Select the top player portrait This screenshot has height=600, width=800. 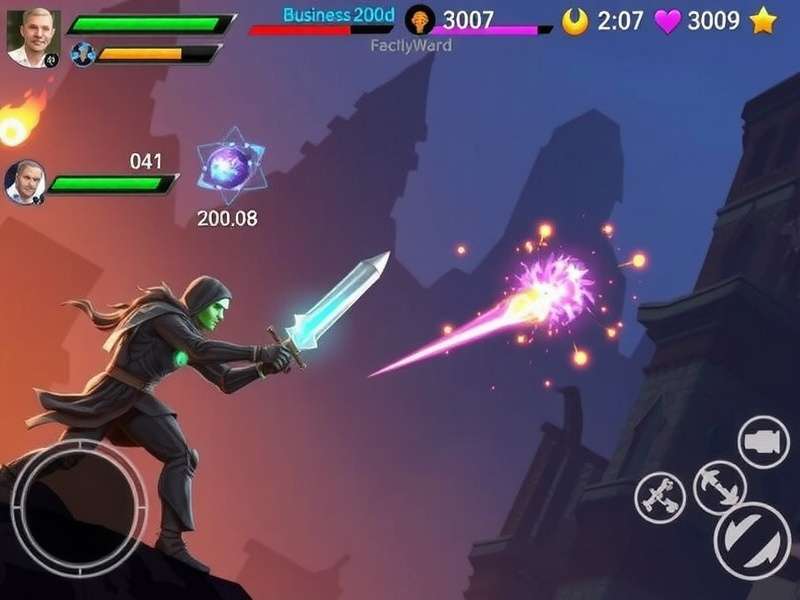33,37
